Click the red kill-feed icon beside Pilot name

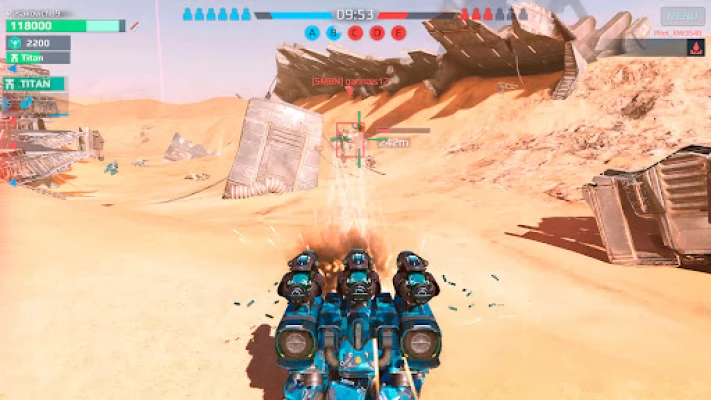[694, 47]
